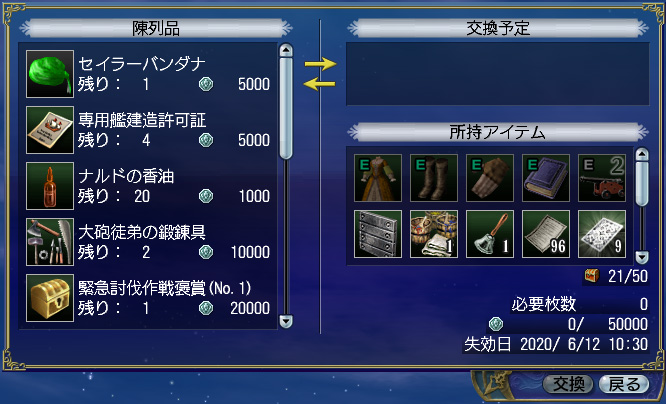Select the equipped boots item

(434, 178)
